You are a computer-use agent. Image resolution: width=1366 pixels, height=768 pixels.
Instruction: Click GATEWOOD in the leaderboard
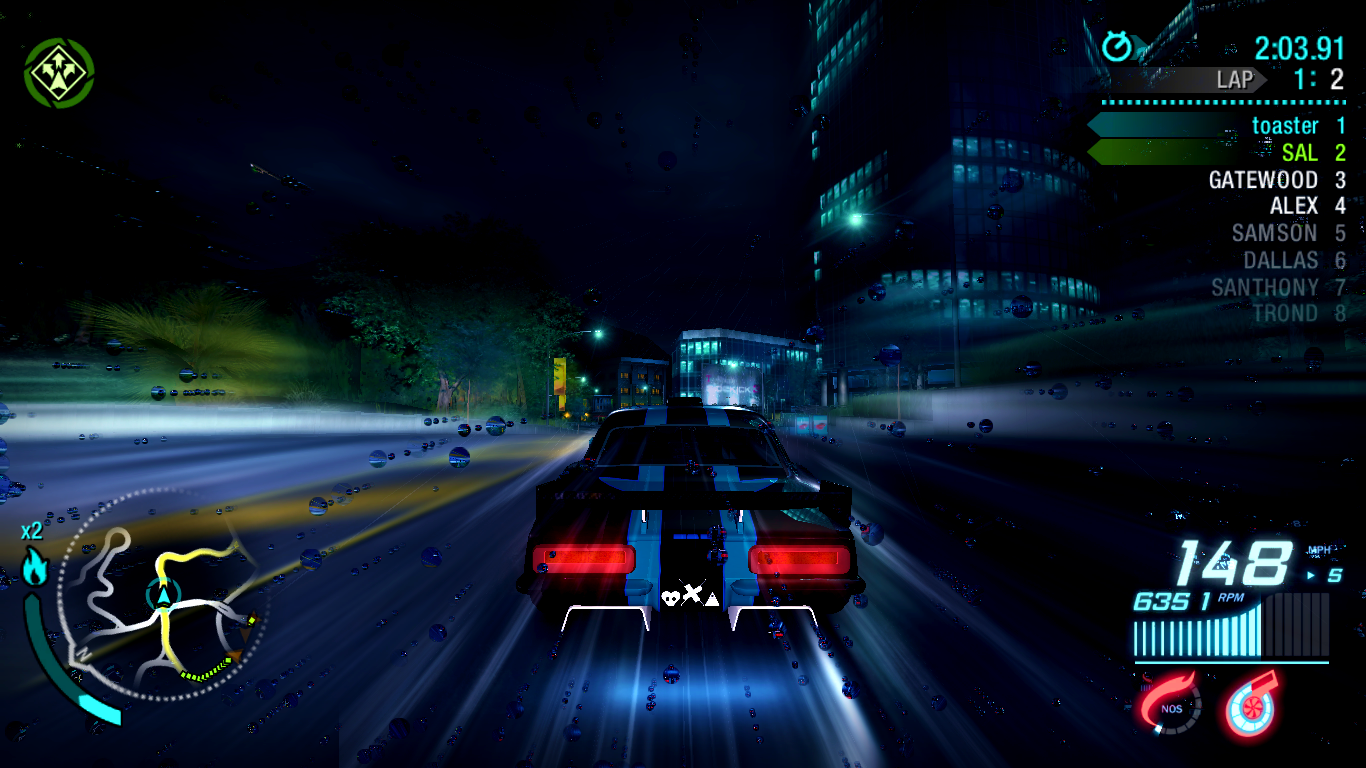click(x=1263, y=180)
